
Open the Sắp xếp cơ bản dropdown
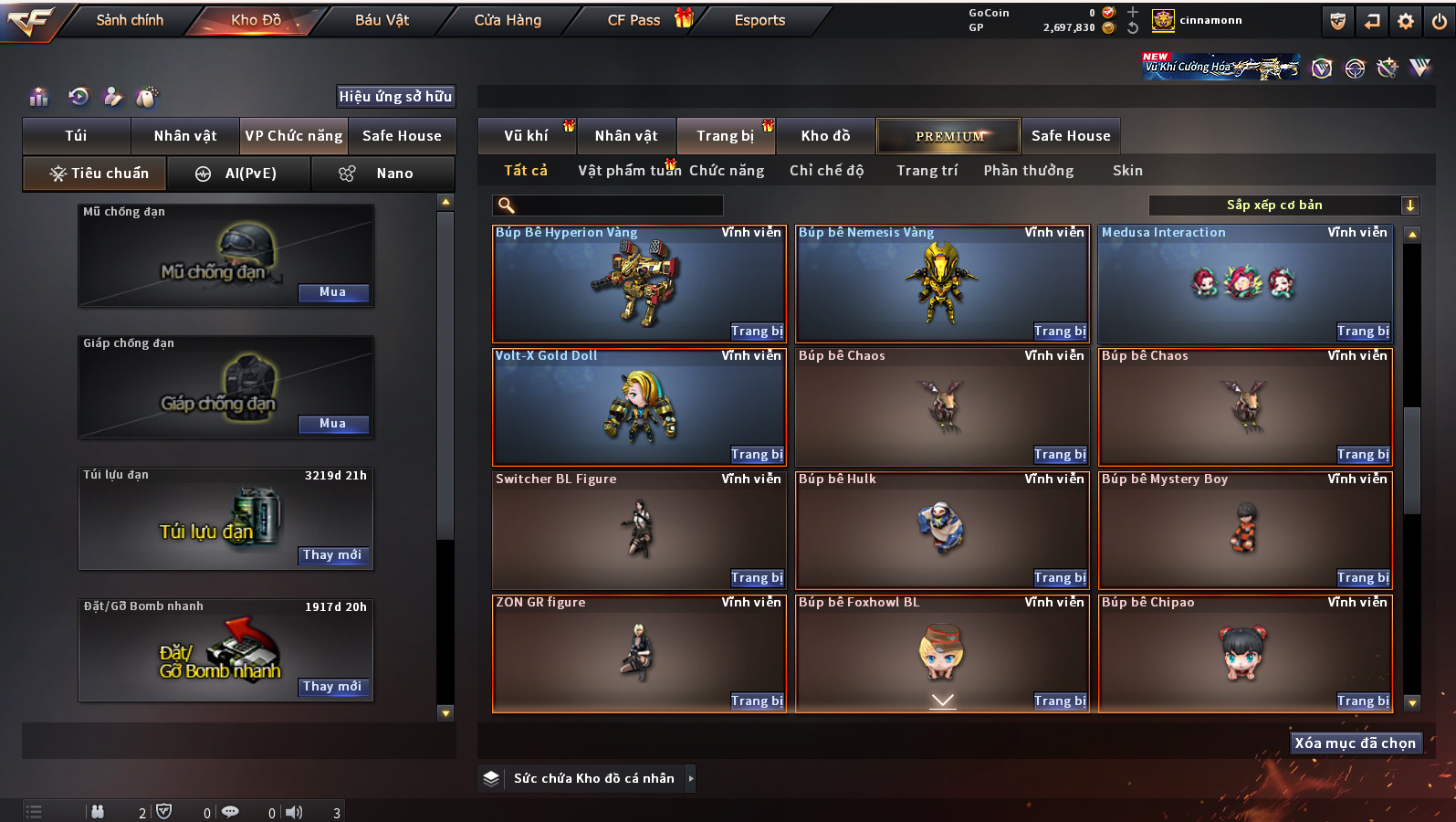1283,205
